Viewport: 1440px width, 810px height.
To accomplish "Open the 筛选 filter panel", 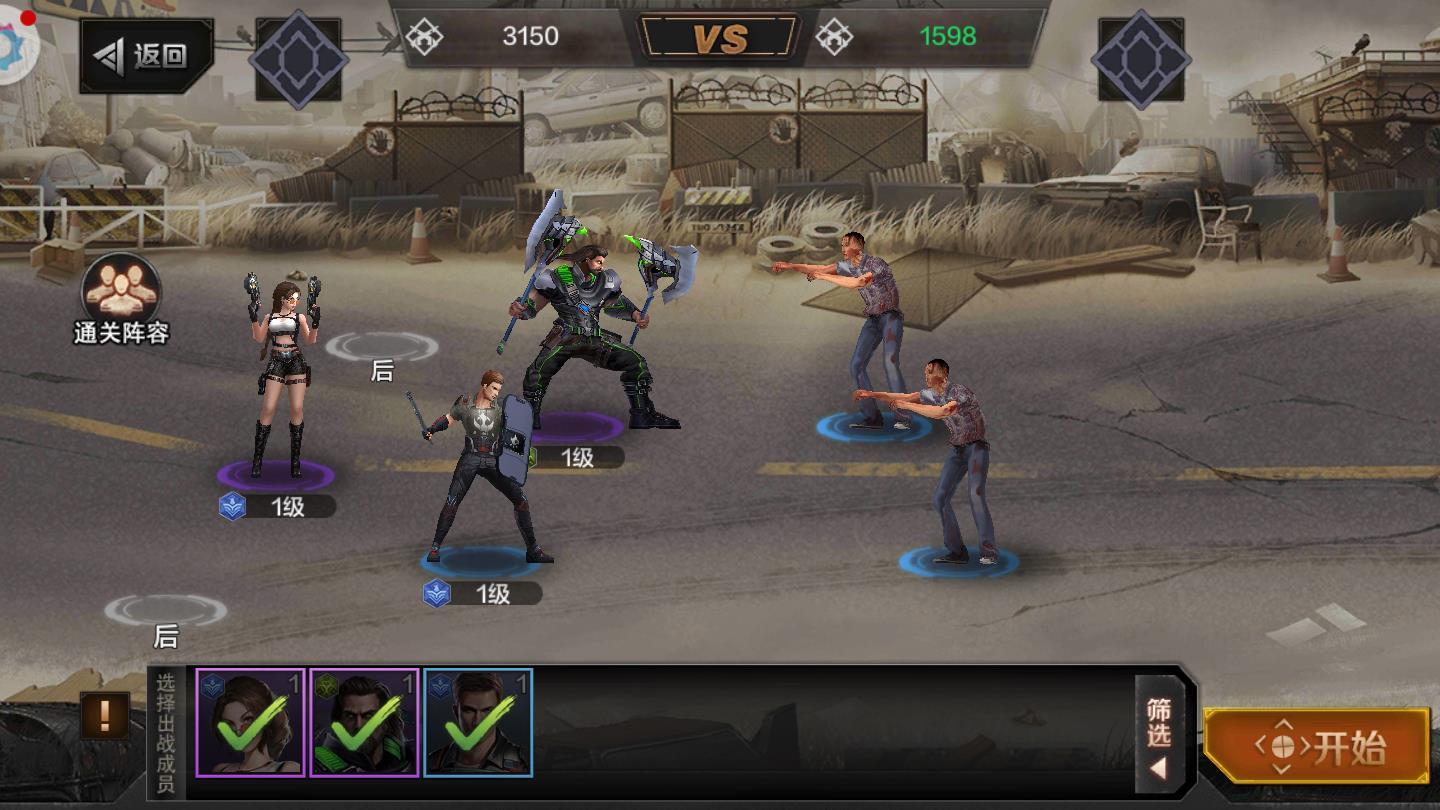I will [1160, 736].
